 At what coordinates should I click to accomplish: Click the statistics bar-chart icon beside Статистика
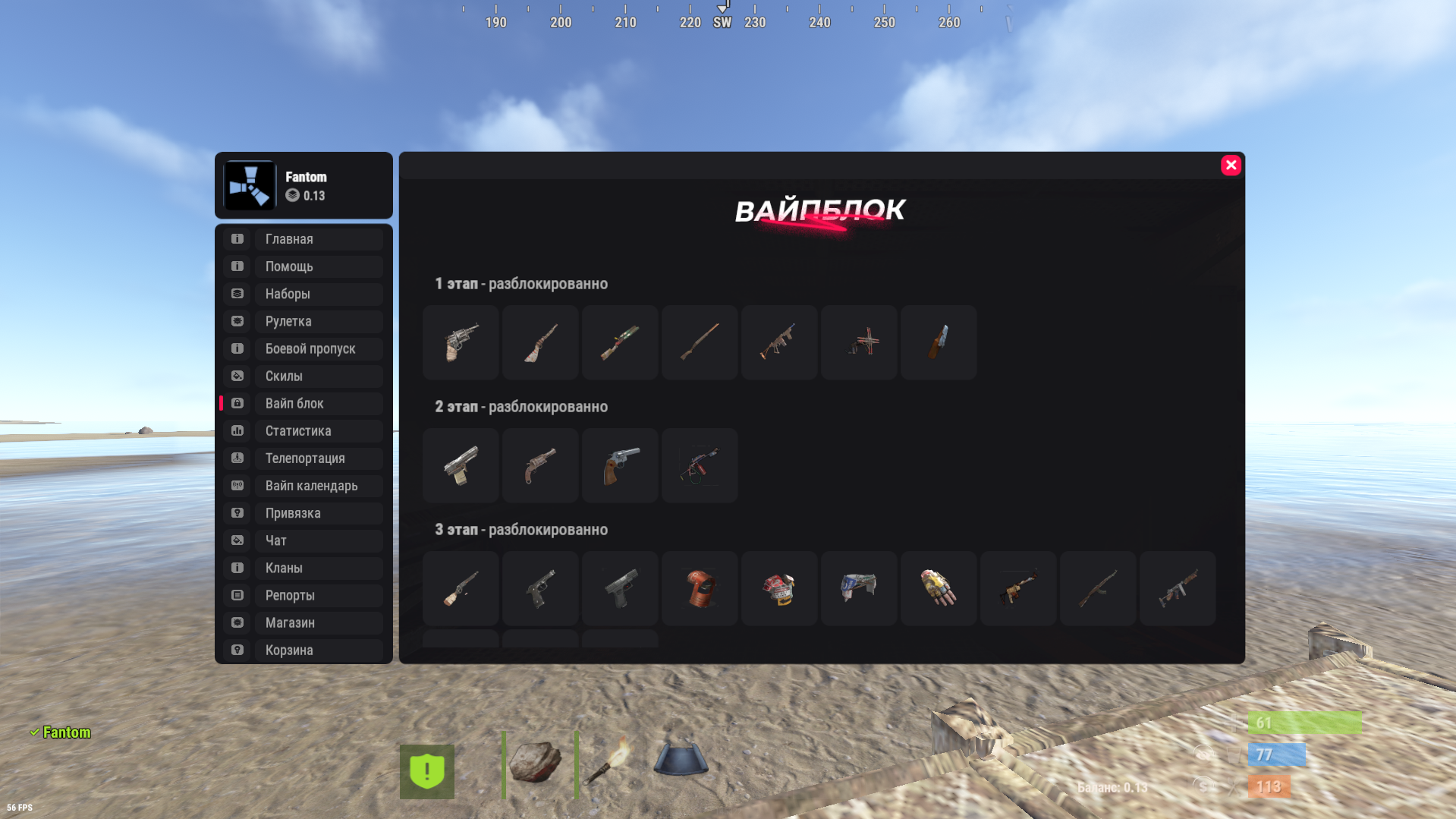tap(237, 430)
